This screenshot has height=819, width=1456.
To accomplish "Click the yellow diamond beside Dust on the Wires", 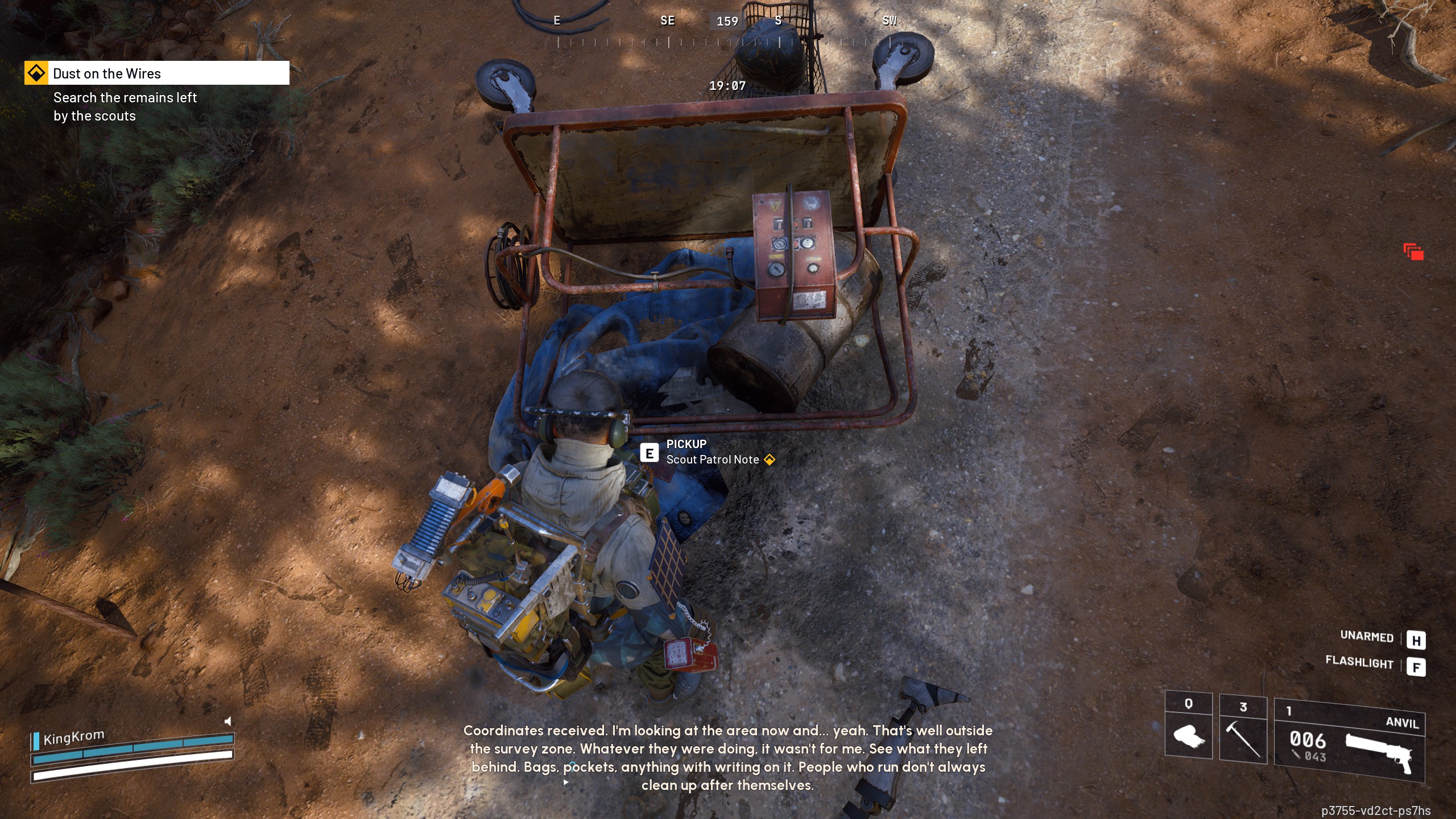I will 36,73.
